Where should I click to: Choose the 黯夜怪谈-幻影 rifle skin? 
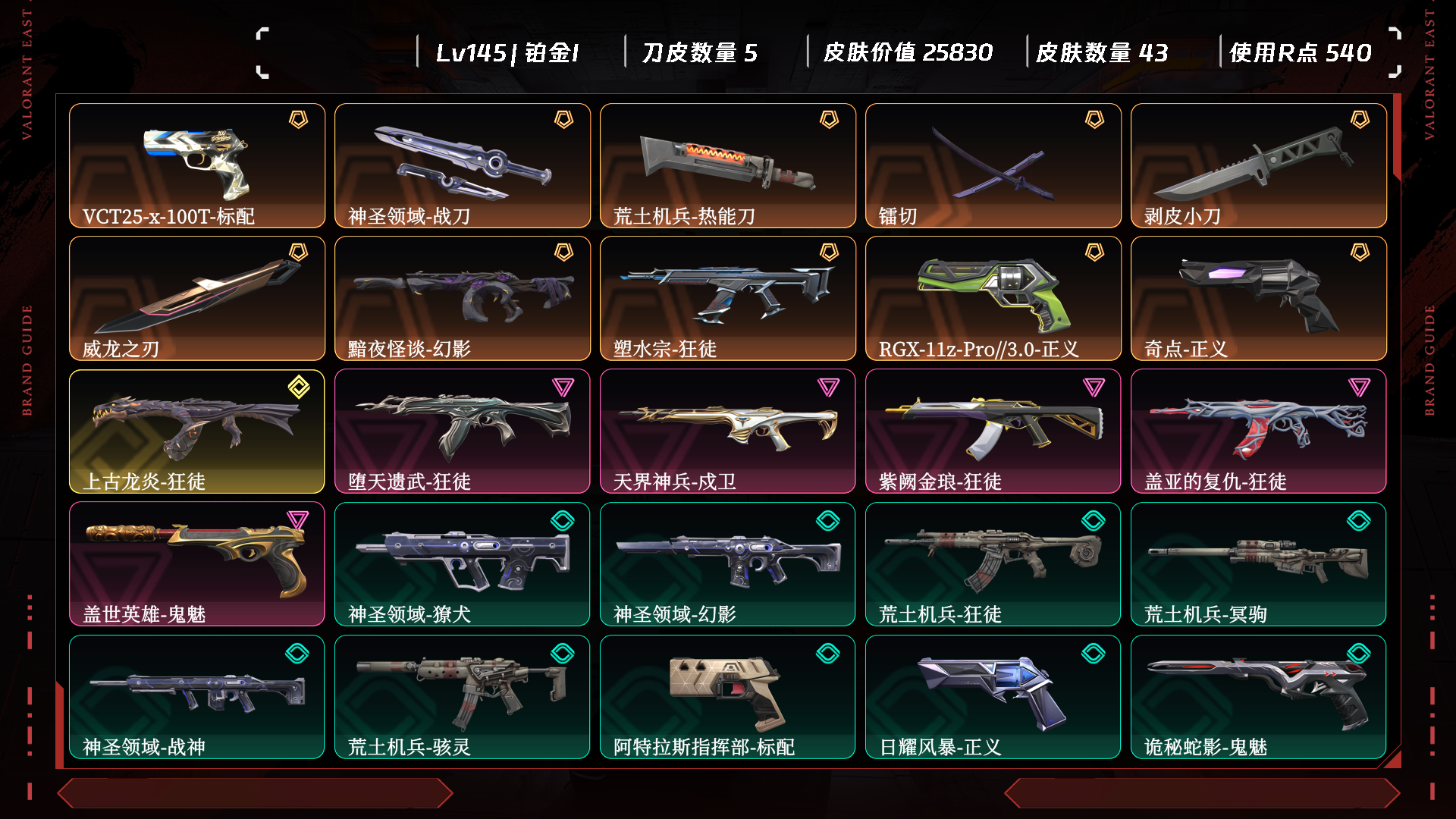click(x=463, y=298)
